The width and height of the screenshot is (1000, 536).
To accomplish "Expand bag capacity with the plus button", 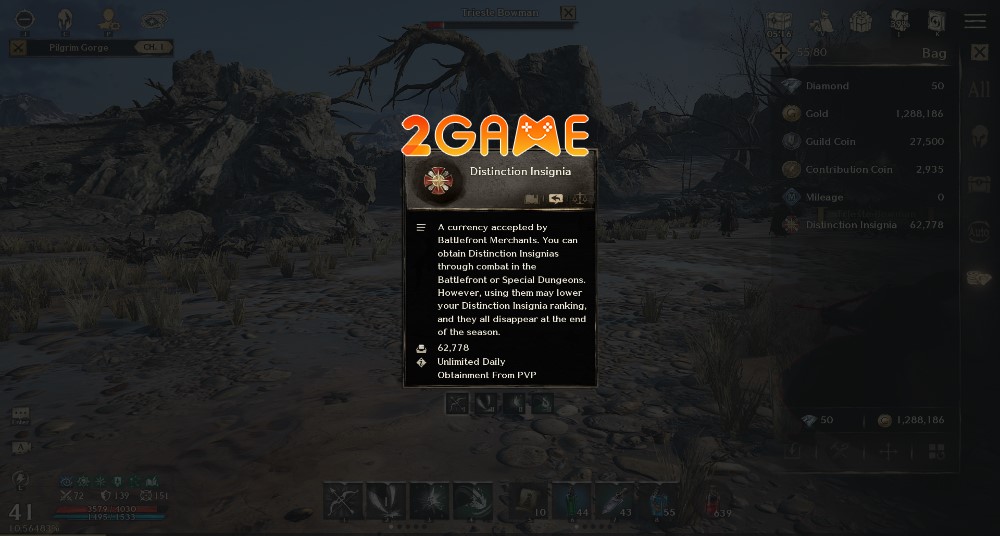I will (x=780, y=52).
